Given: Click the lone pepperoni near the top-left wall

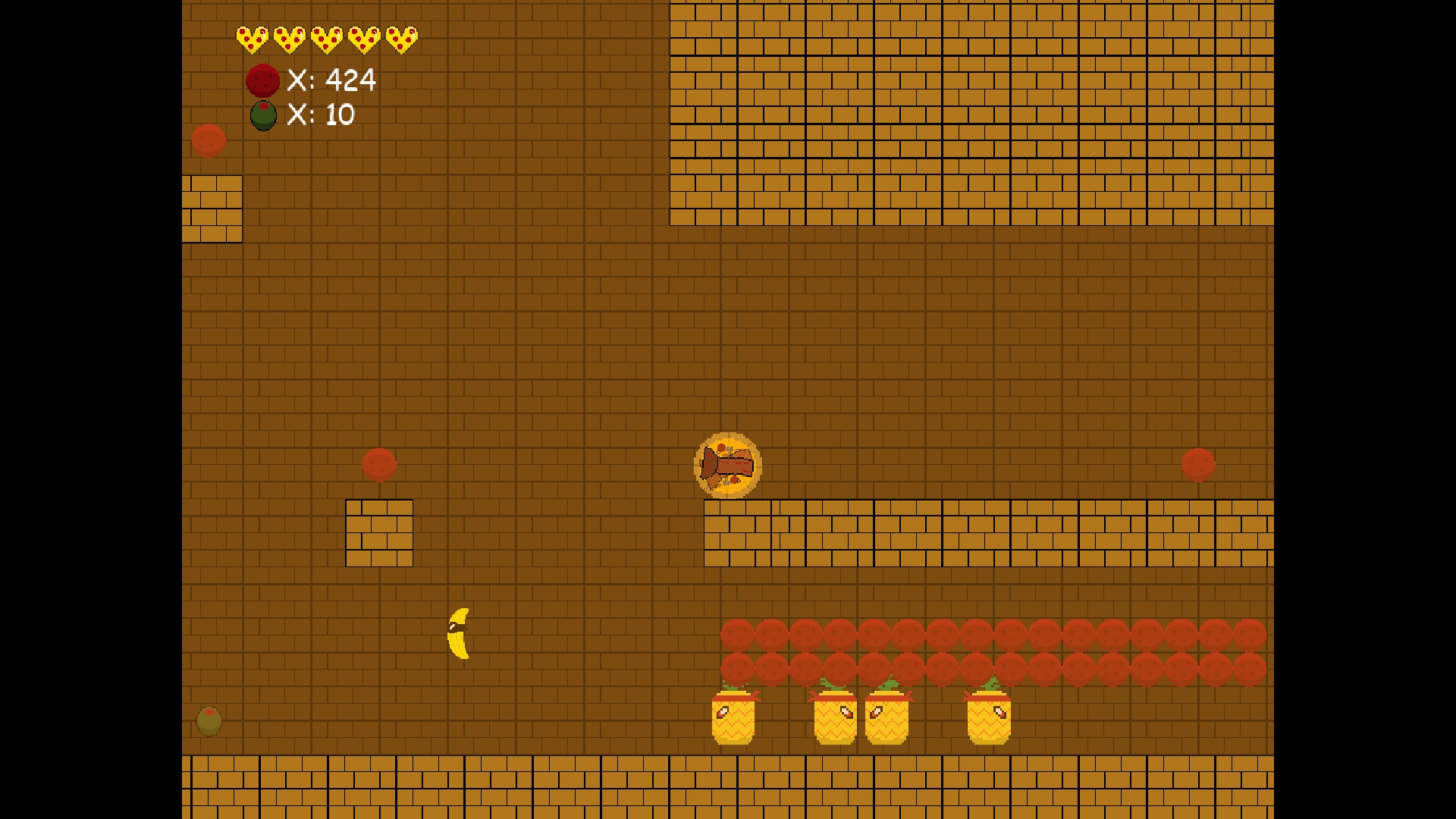Looking at the screenshot, I should 209,140.
